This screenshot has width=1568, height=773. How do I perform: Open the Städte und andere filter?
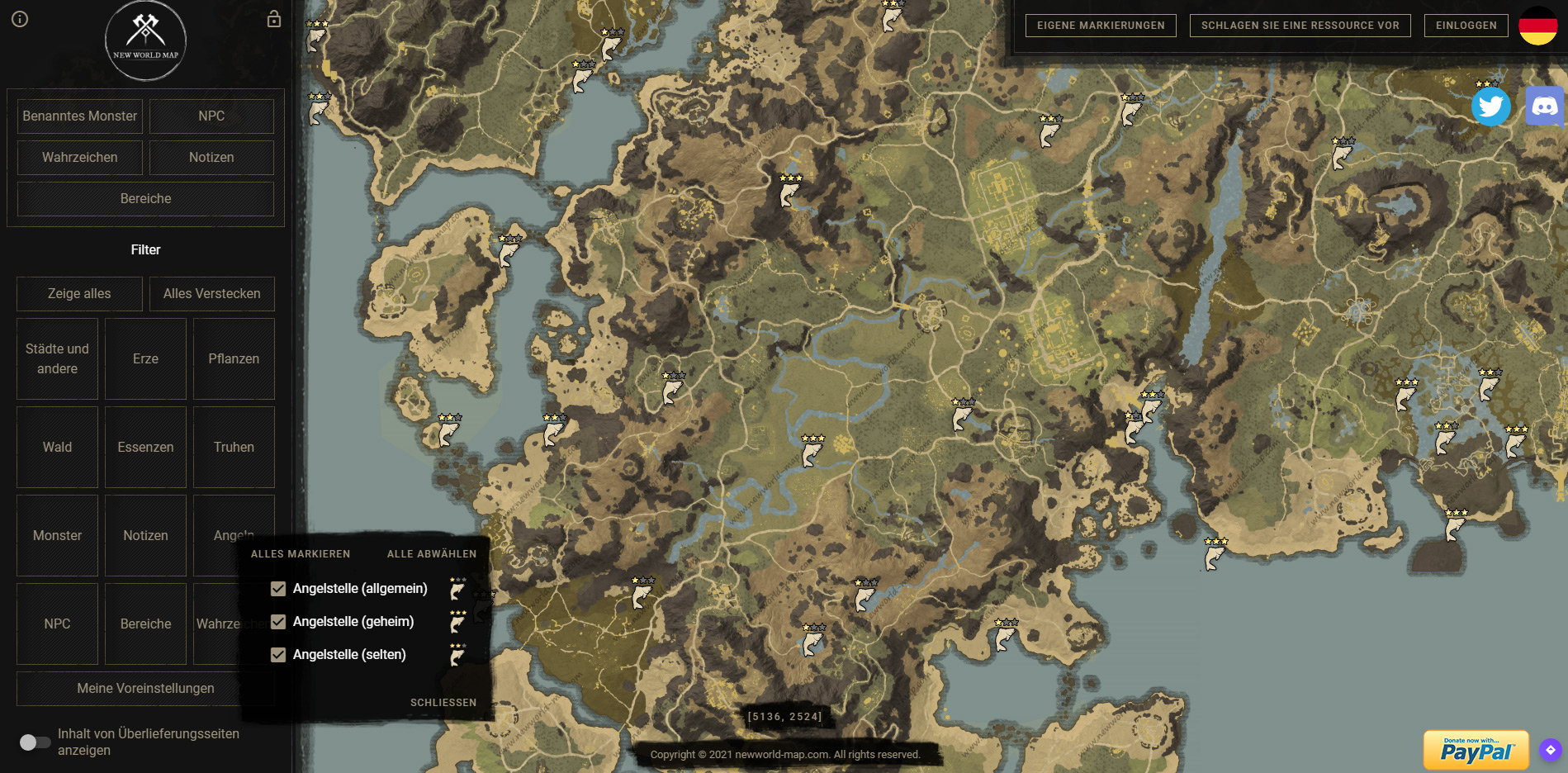57,359
